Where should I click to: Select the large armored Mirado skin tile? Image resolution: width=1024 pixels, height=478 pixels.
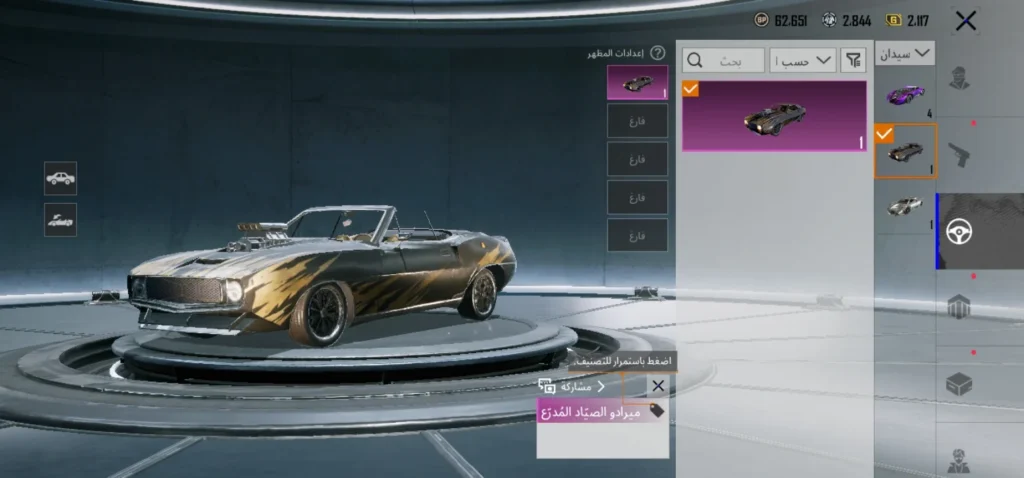click(774, 116)
